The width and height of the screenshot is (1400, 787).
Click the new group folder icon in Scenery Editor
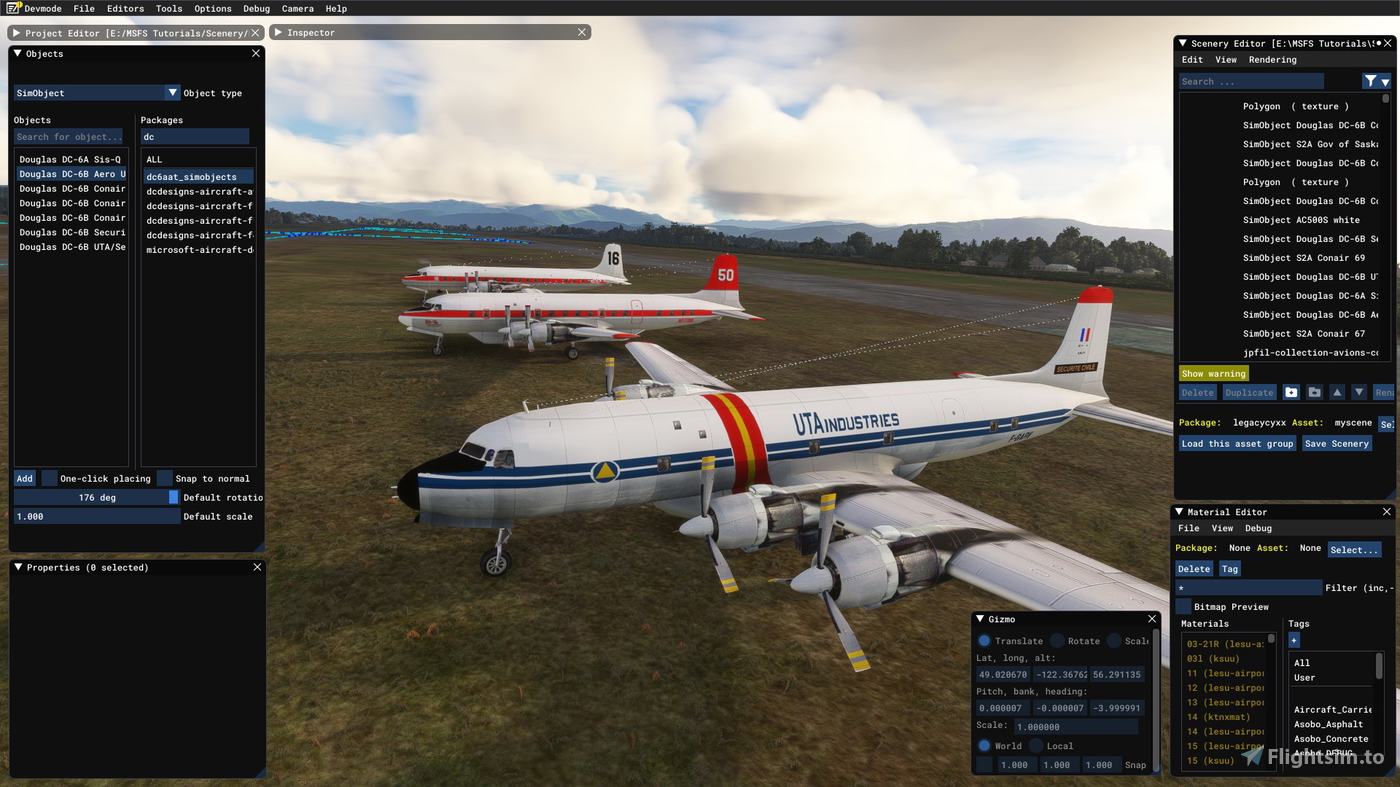click(x=1291, y=391)
